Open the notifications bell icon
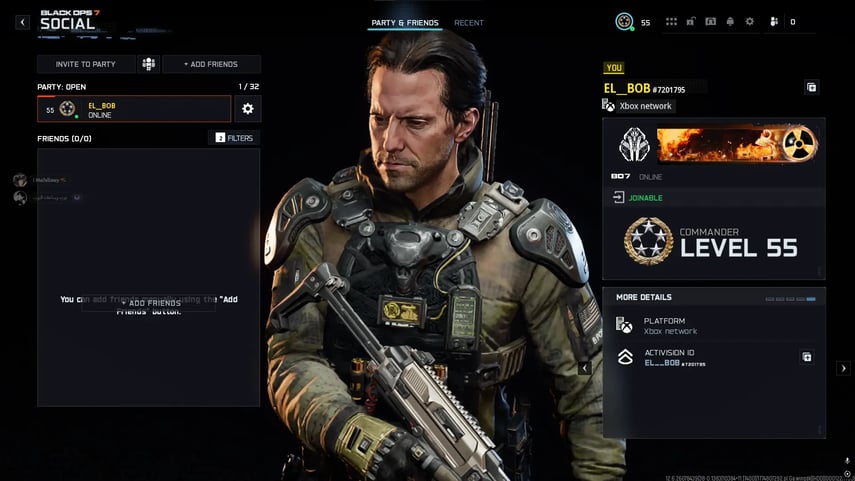The image size is (855, 481). pos(730,22)
